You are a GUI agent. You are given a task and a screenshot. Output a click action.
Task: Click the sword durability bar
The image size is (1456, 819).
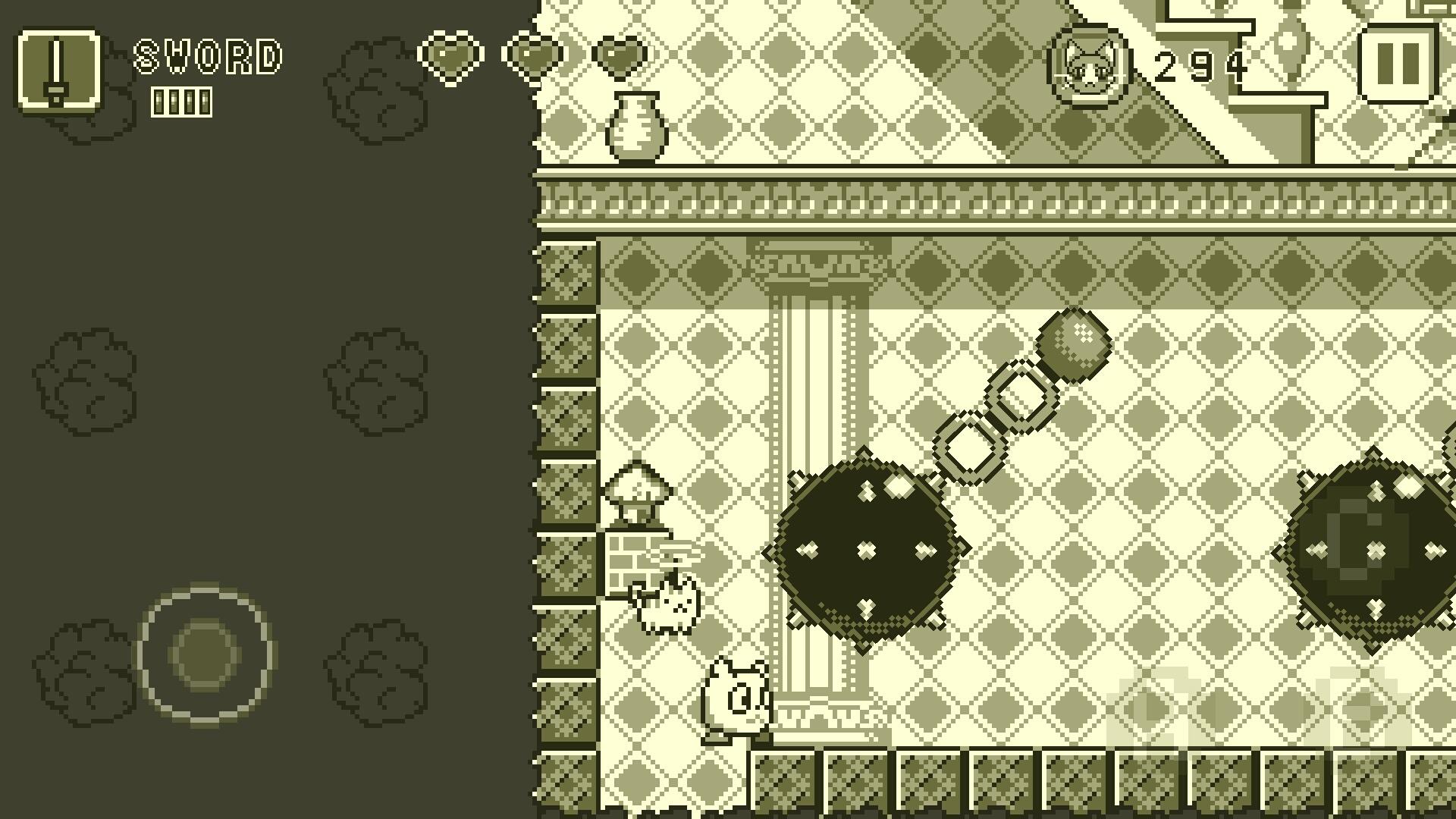coord(182,101)
